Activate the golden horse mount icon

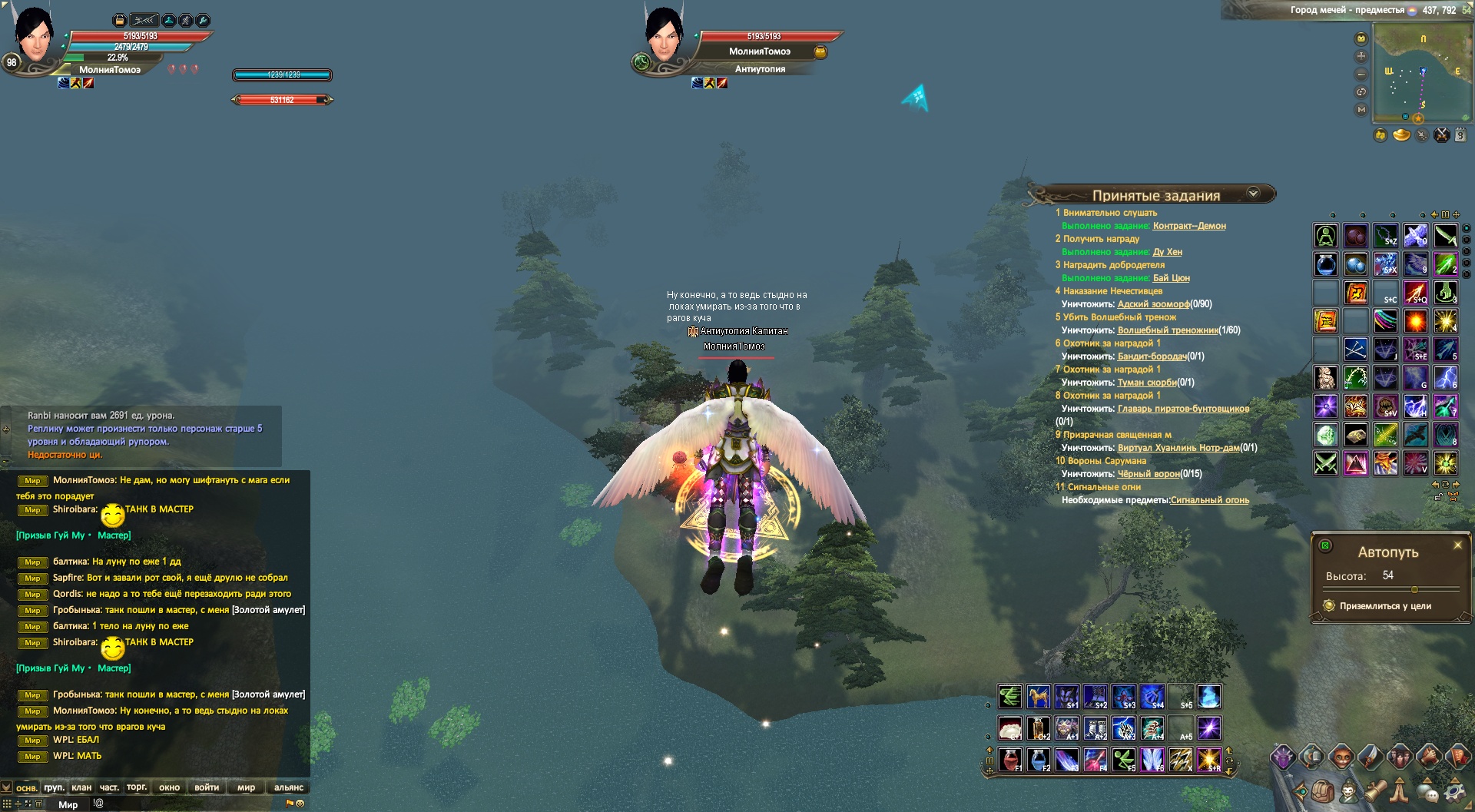click(1038, 697)
